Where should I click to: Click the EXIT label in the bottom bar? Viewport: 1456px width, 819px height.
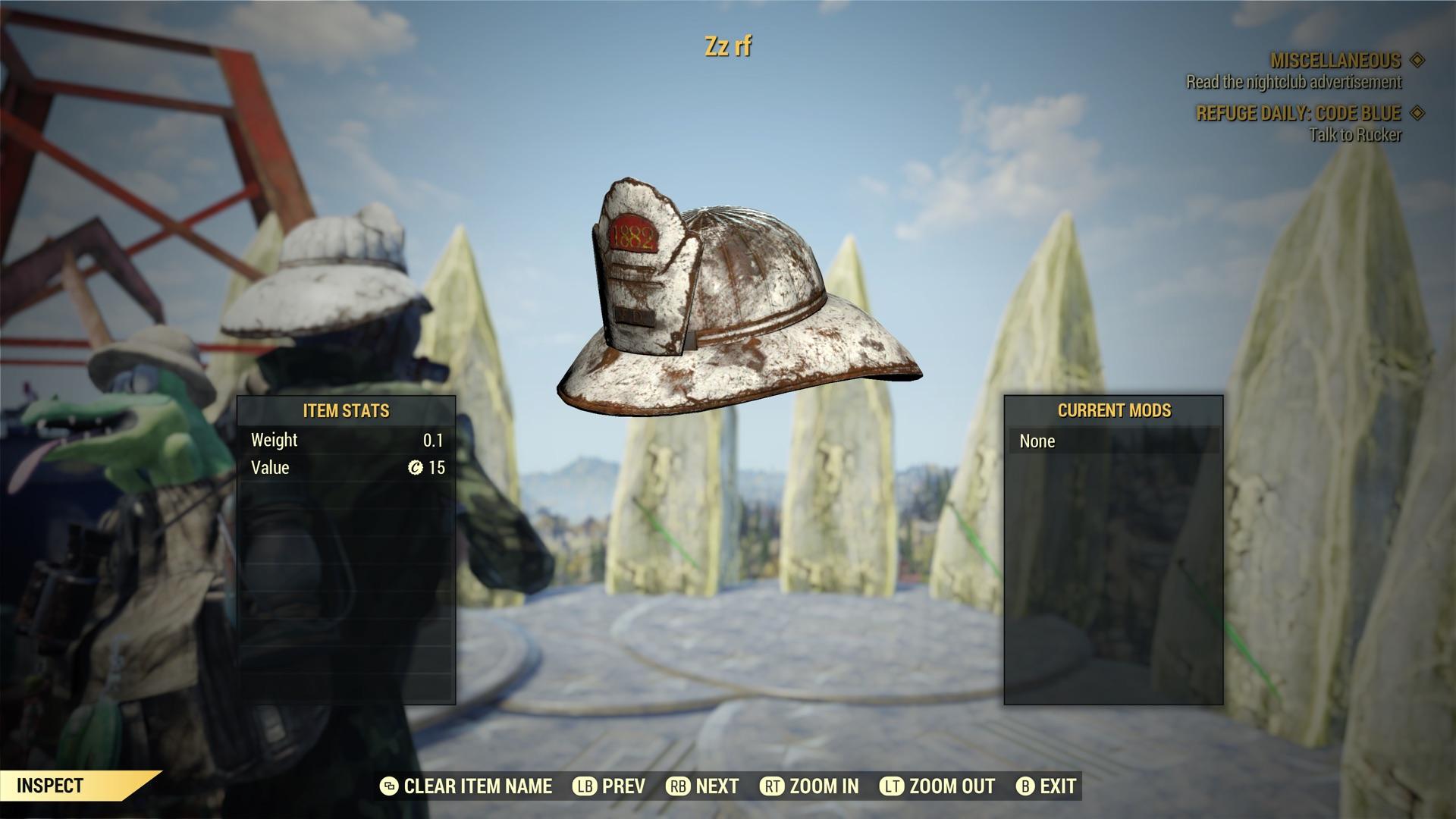point(1059,786)
